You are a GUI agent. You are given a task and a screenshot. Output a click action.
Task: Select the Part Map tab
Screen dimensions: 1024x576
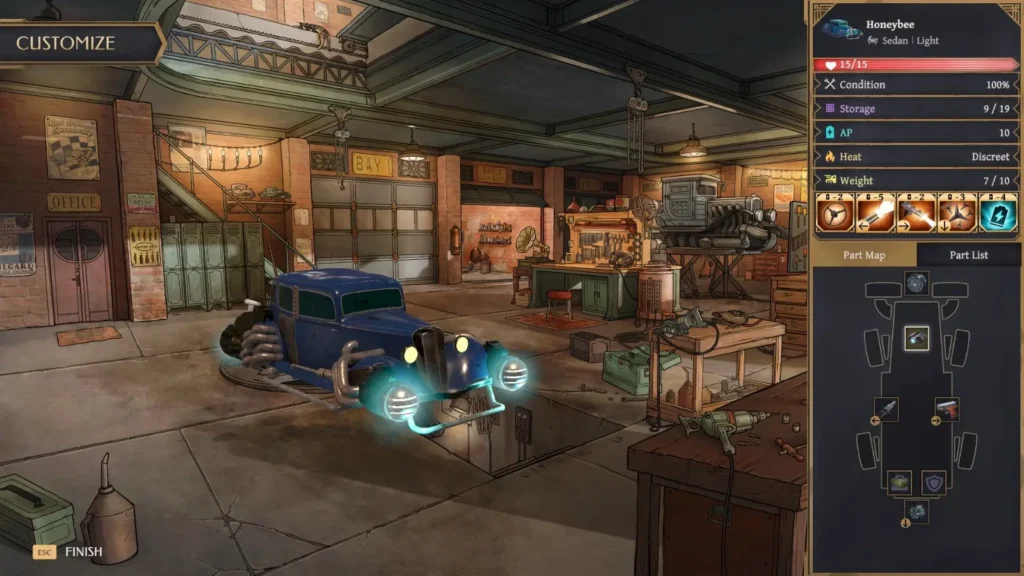[864, 255]
